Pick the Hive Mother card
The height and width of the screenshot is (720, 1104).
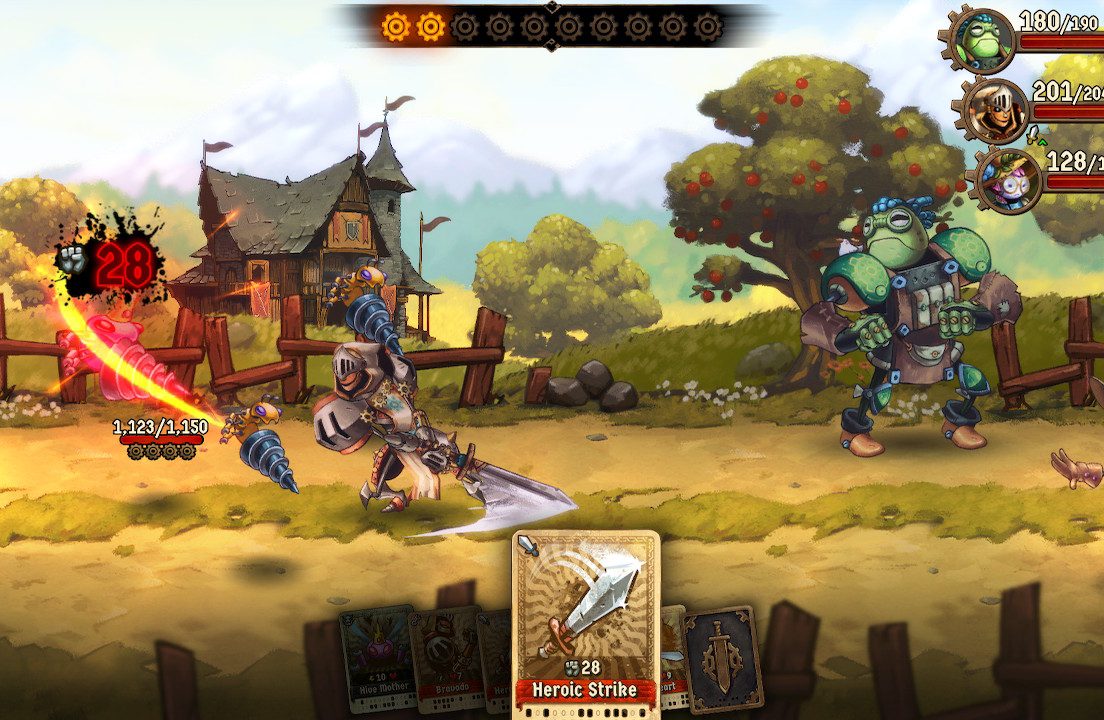[376, 646]
